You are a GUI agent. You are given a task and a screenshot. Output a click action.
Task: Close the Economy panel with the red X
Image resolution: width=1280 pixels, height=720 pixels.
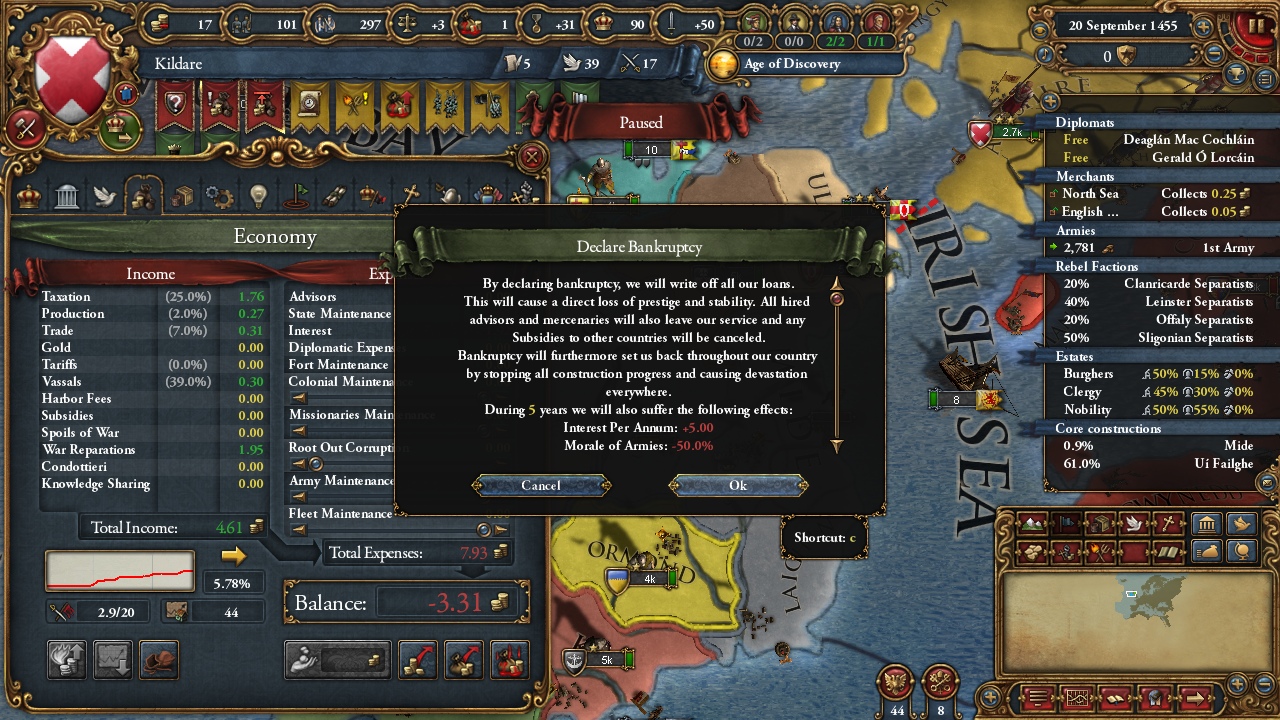(x=532, y=157)
